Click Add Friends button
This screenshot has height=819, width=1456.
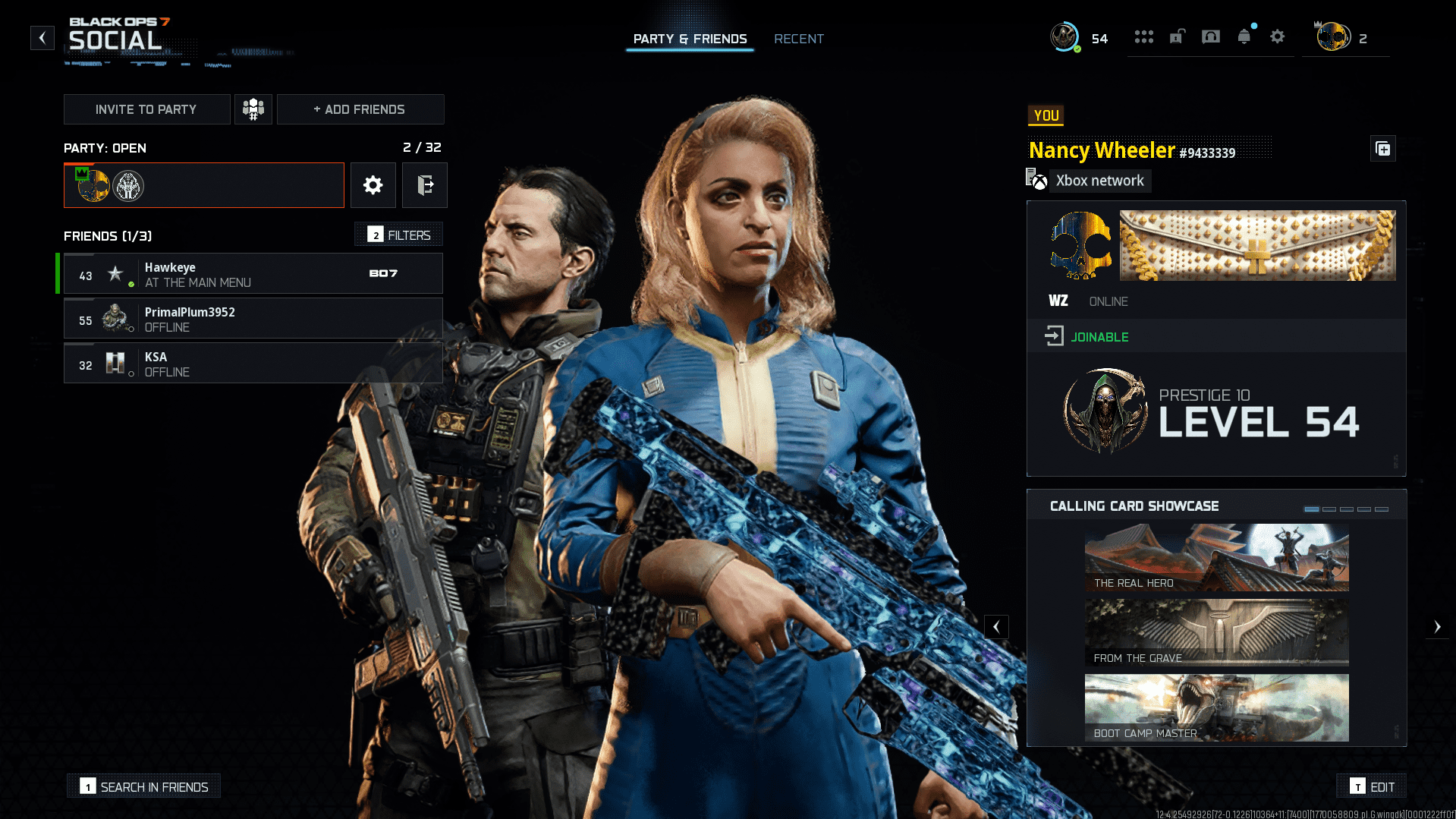click(x=360, y=109)
